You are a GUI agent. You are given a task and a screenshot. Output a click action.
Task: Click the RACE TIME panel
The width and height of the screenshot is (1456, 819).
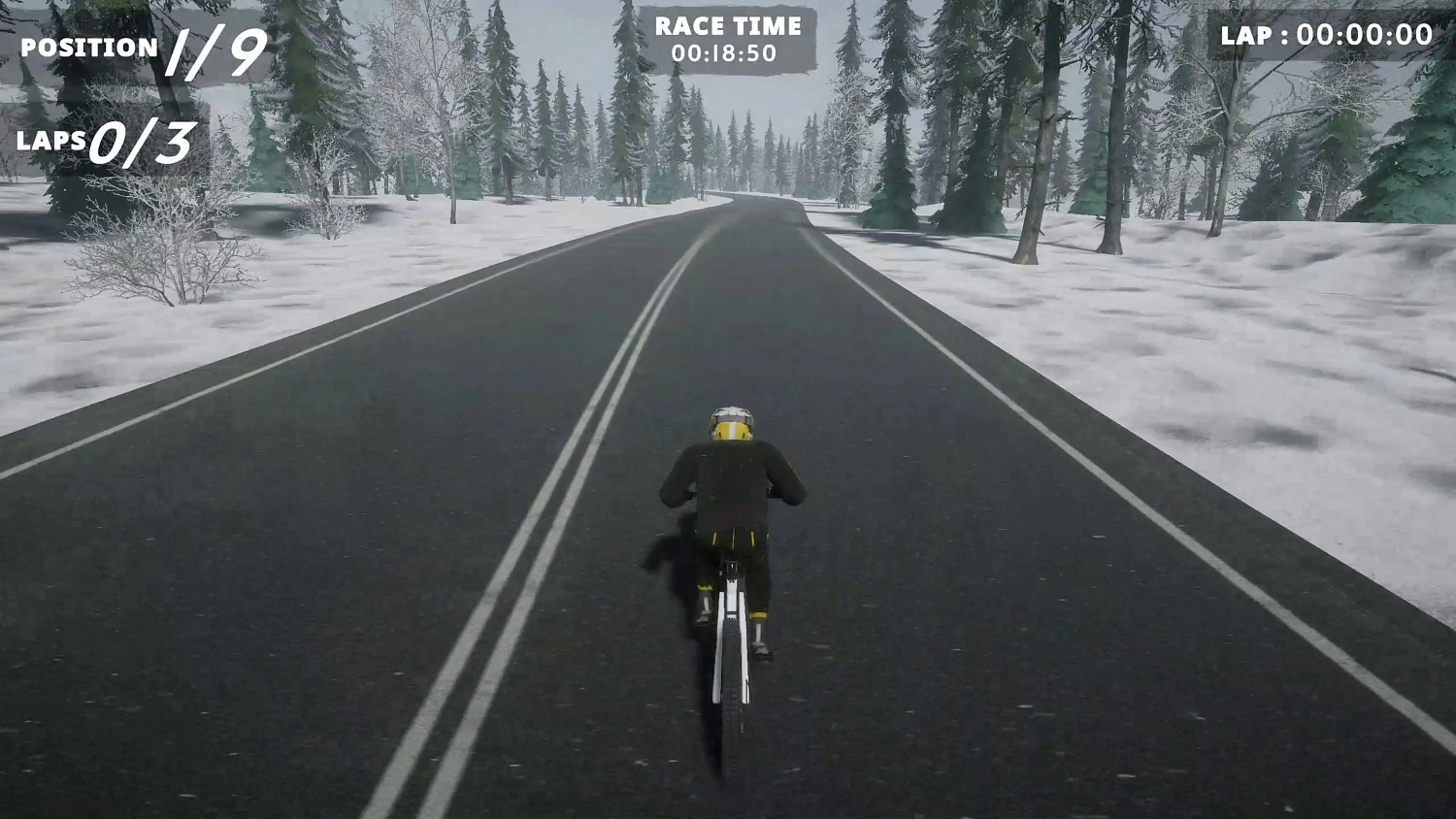728,39
